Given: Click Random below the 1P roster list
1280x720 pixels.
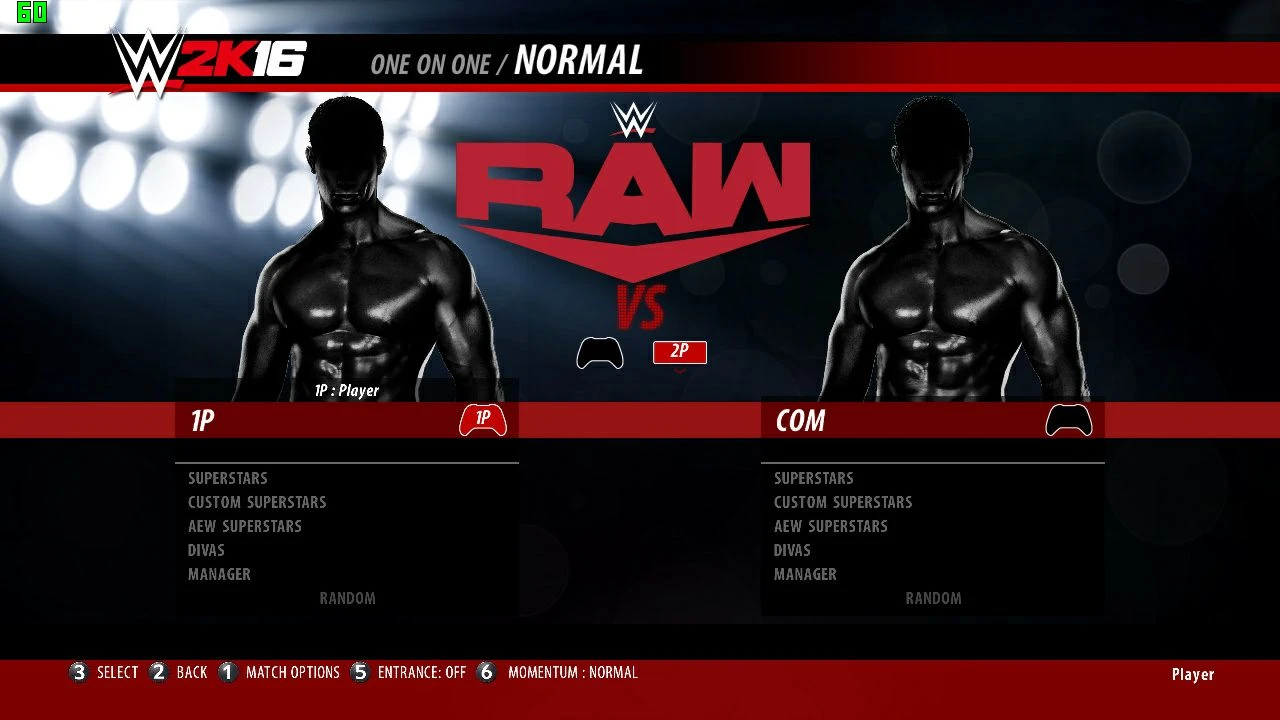Looking at the screenshot, I should click(348, 598).
